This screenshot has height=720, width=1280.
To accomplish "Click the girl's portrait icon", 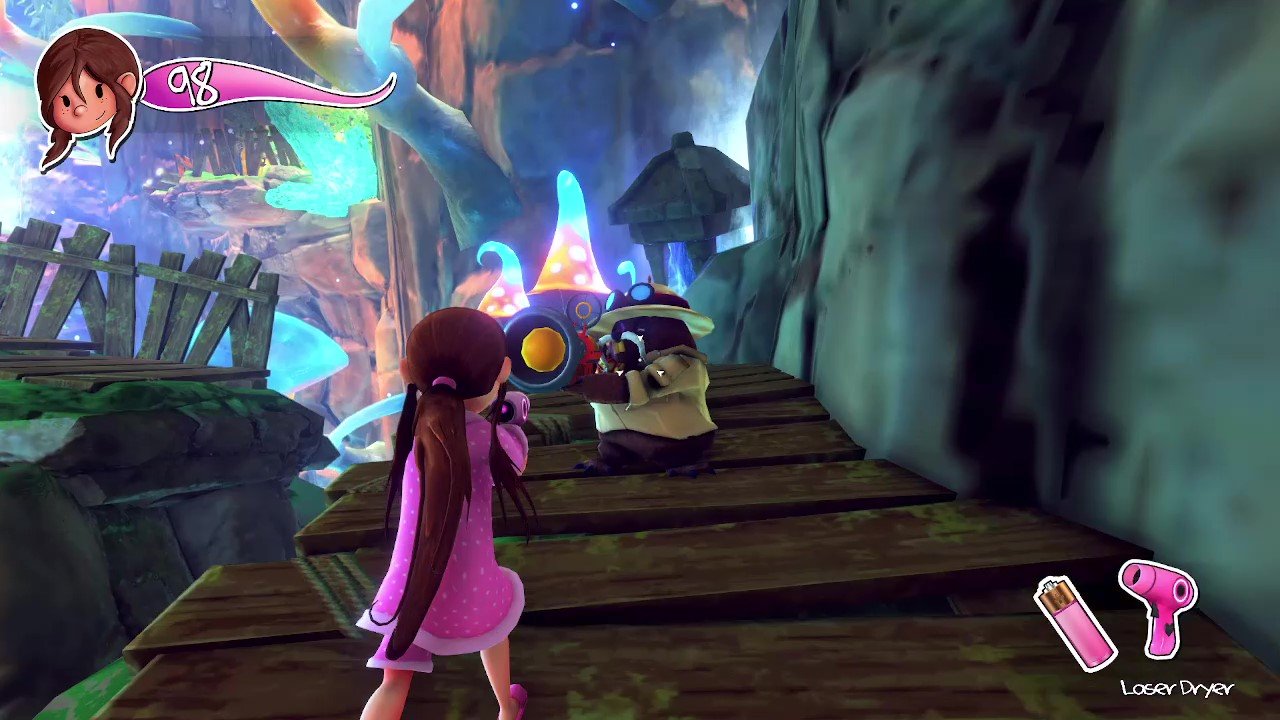I will pos(87,93).
